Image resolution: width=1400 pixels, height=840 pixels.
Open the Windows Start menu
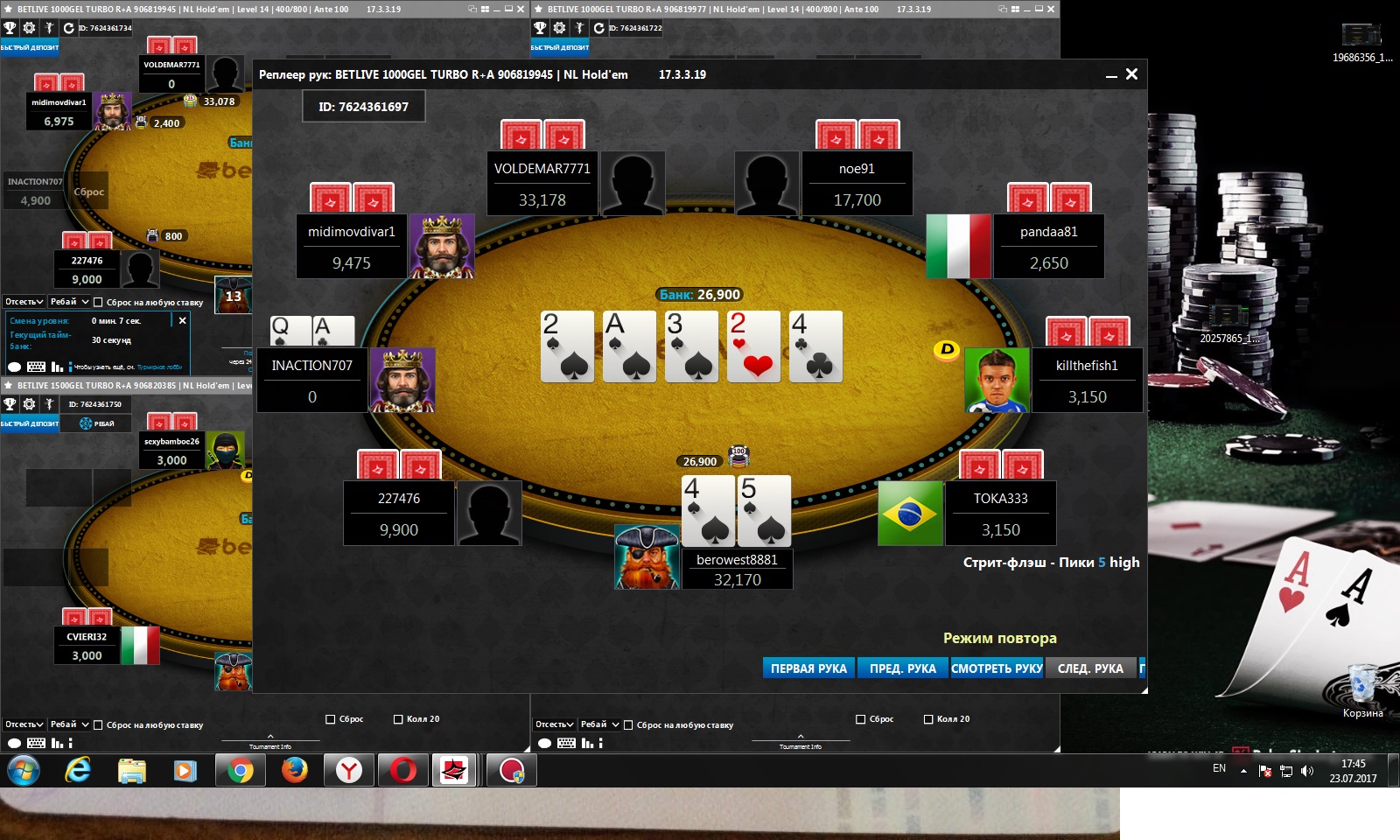click(x=24, y=770)
